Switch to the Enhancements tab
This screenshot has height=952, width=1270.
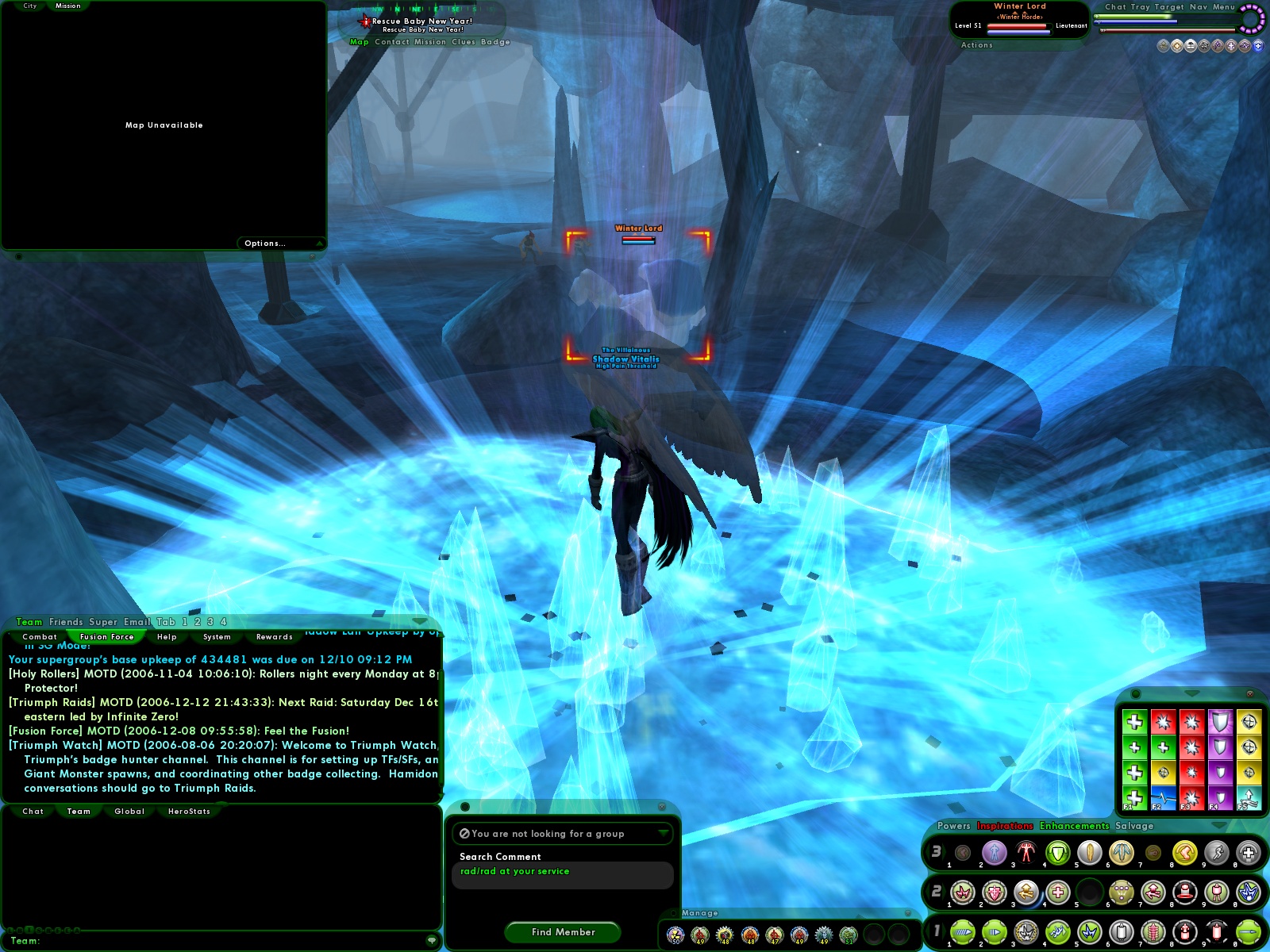[x=1073, y=826]
